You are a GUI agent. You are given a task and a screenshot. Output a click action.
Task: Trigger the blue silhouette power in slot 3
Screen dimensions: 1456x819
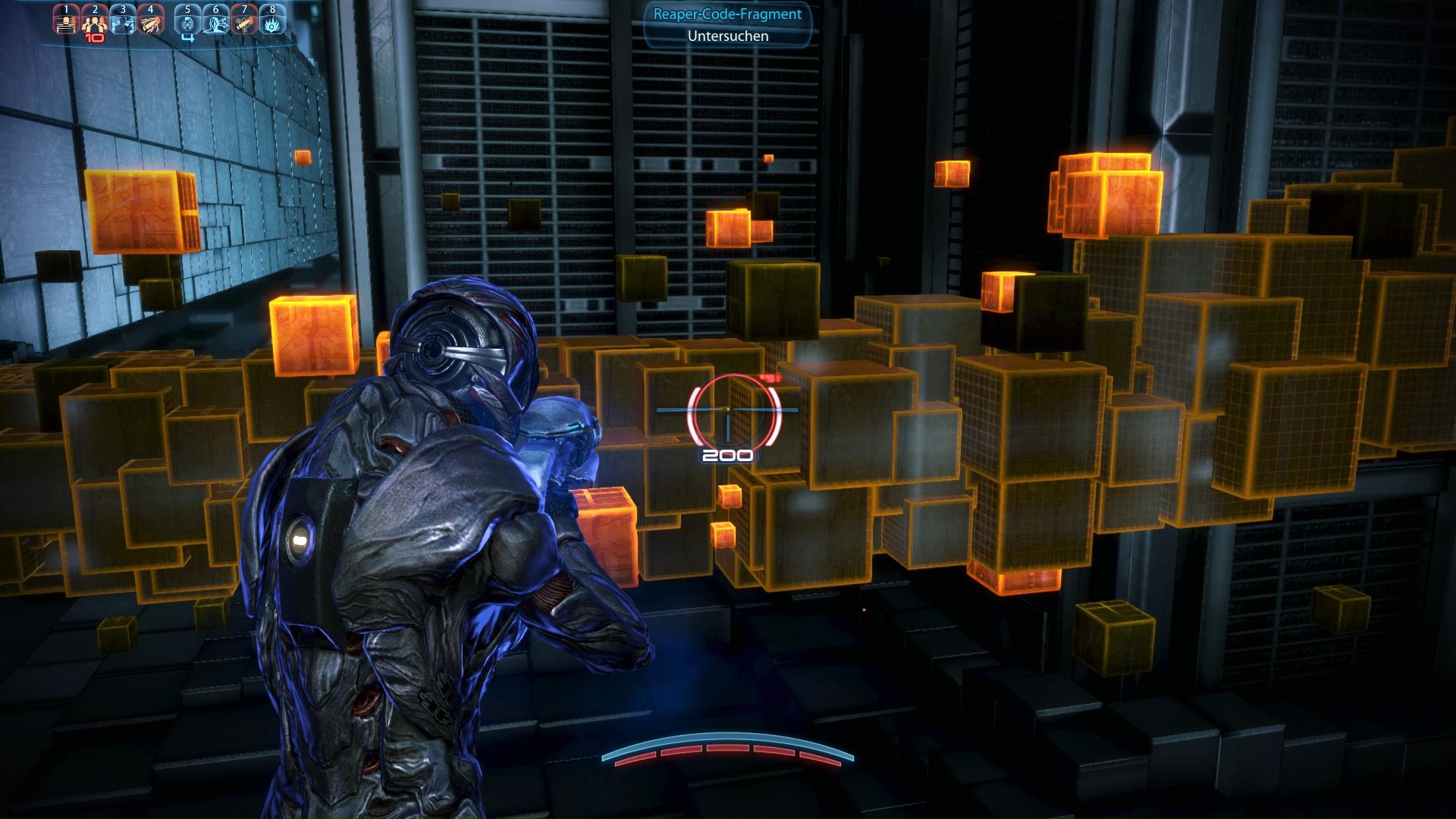(x=123, y=23)
